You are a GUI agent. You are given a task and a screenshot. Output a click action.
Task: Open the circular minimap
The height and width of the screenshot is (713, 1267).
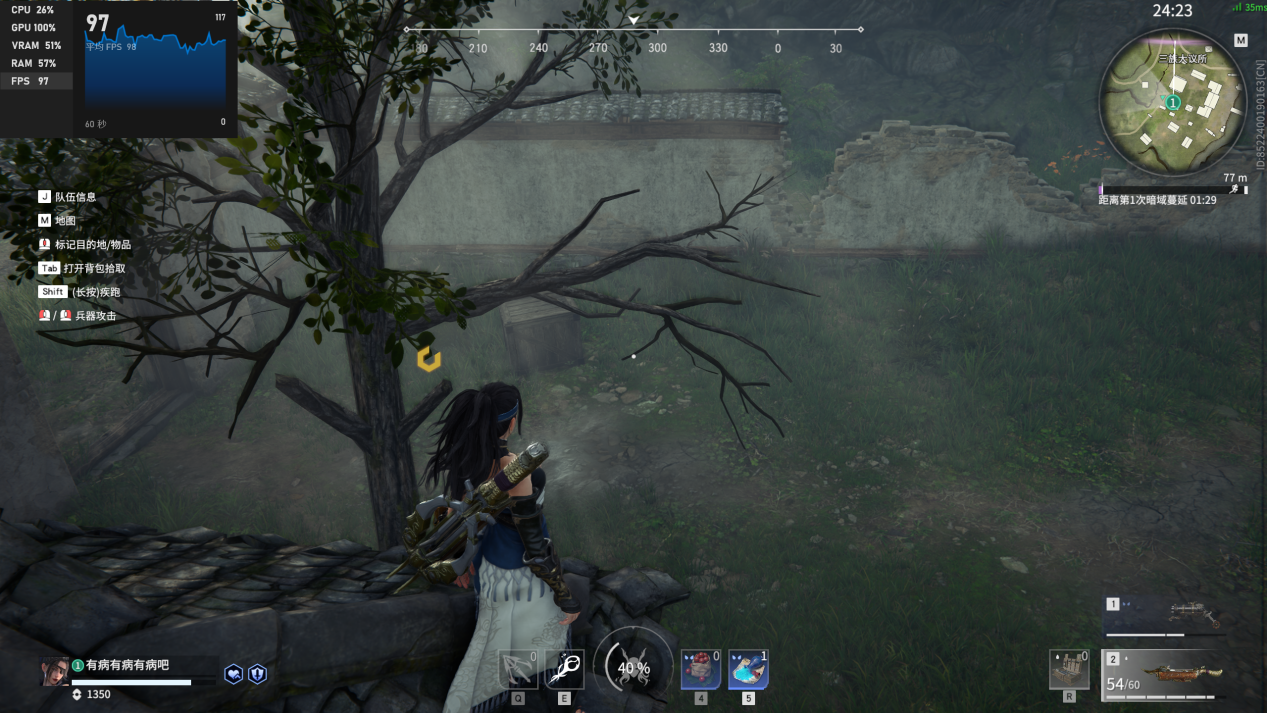(1172, 102)
